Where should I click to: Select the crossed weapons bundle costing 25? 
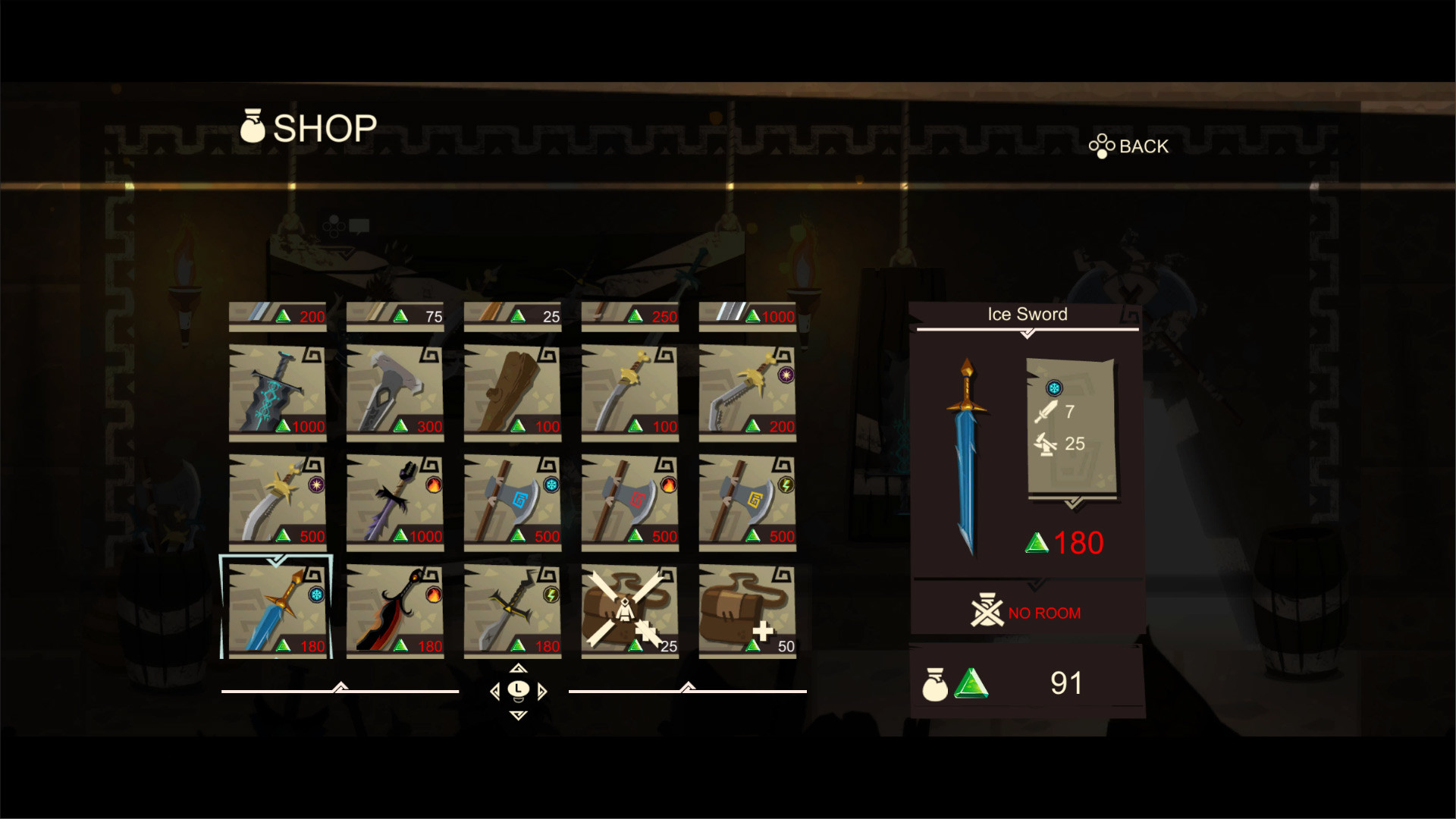[629, 607]
